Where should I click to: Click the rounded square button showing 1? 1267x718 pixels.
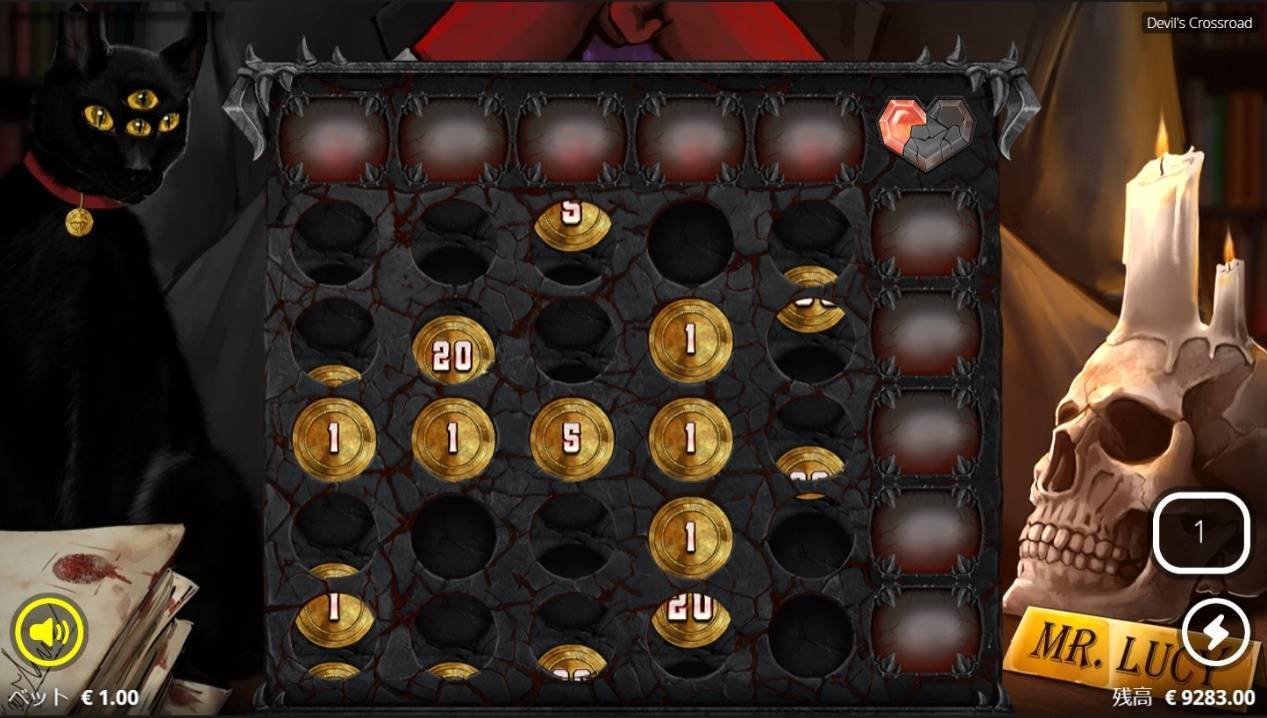(x=1201, y=534)
